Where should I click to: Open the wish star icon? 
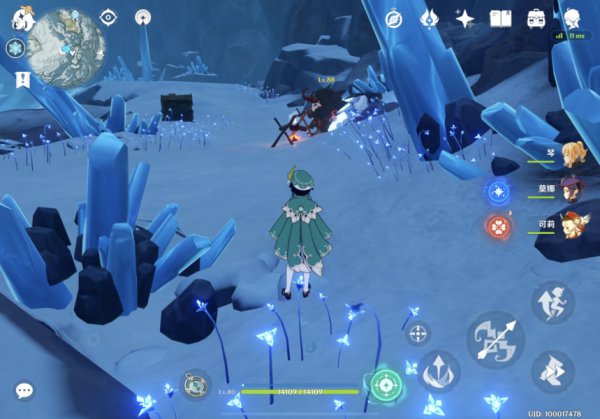pyautogui.click(x=464, y=19)
